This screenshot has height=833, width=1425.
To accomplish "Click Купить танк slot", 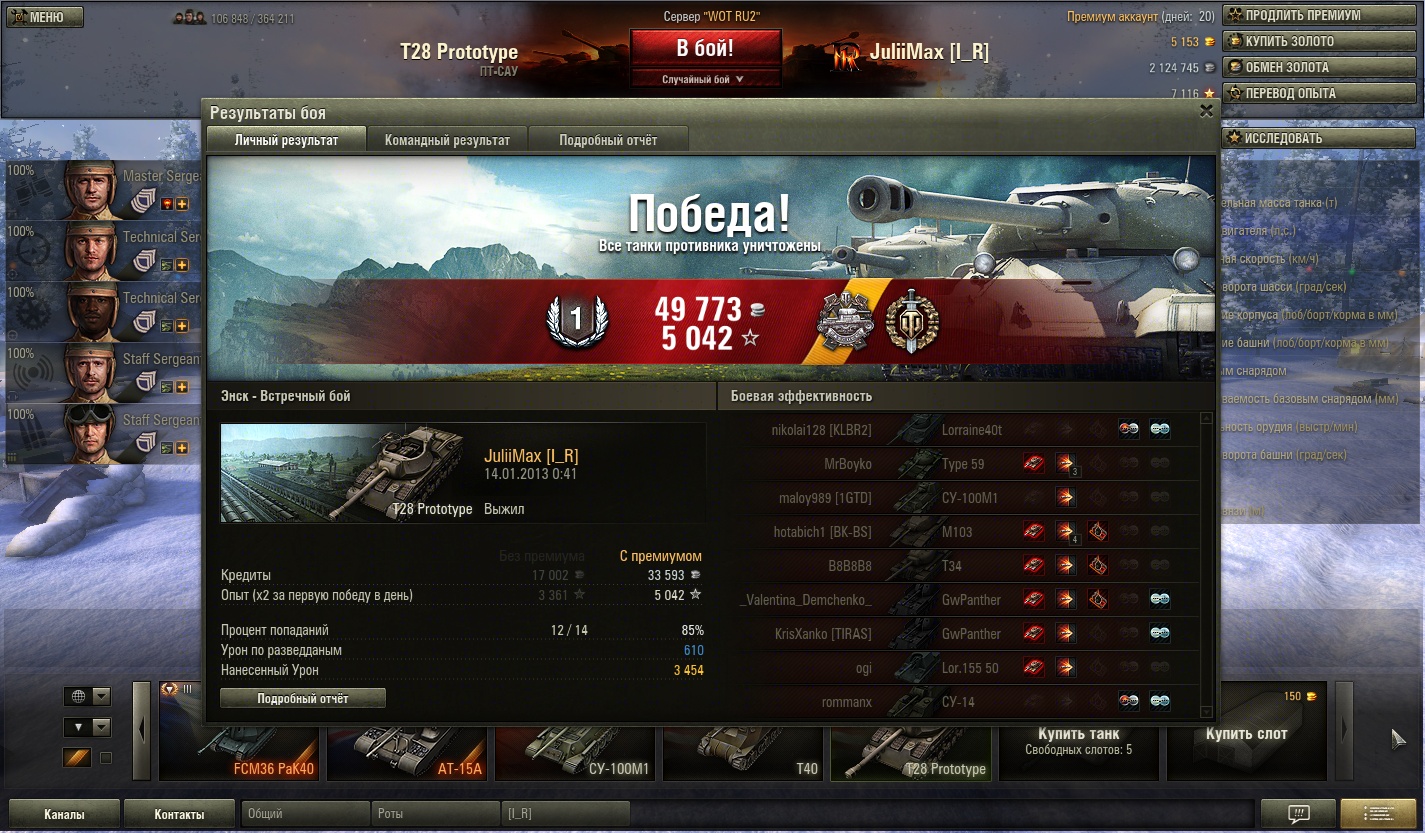I will (1078, 740).
